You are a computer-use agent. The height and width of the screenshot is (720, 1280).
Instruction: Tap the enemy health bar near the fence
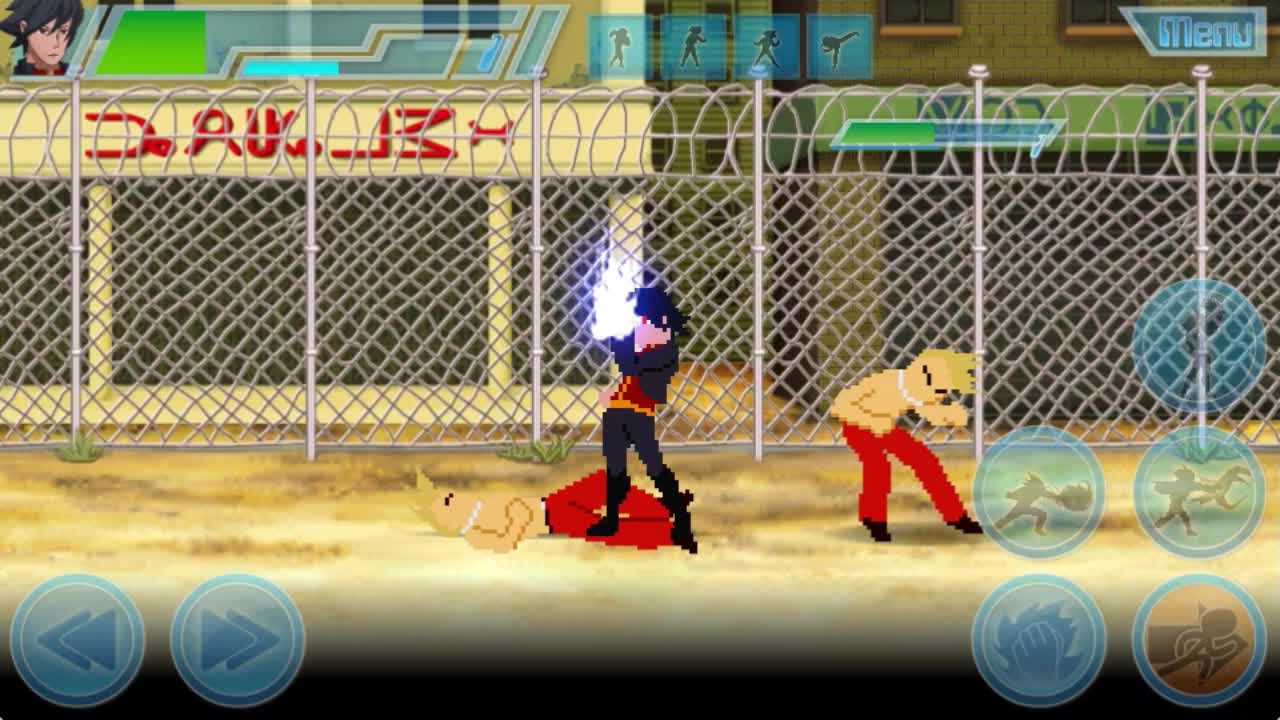(890, 132)
